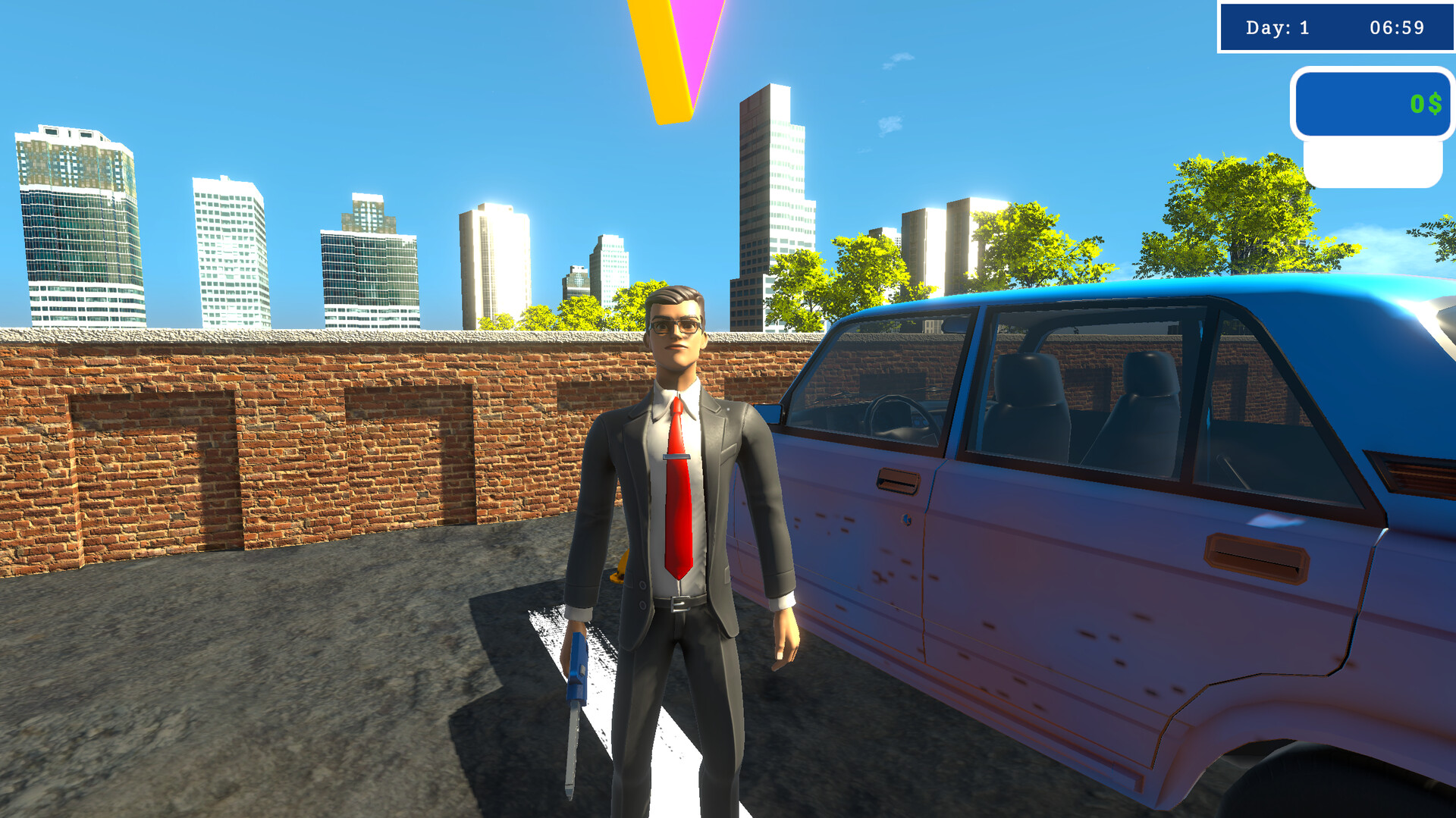Click the character's glasses

click(x=677, y=324)
